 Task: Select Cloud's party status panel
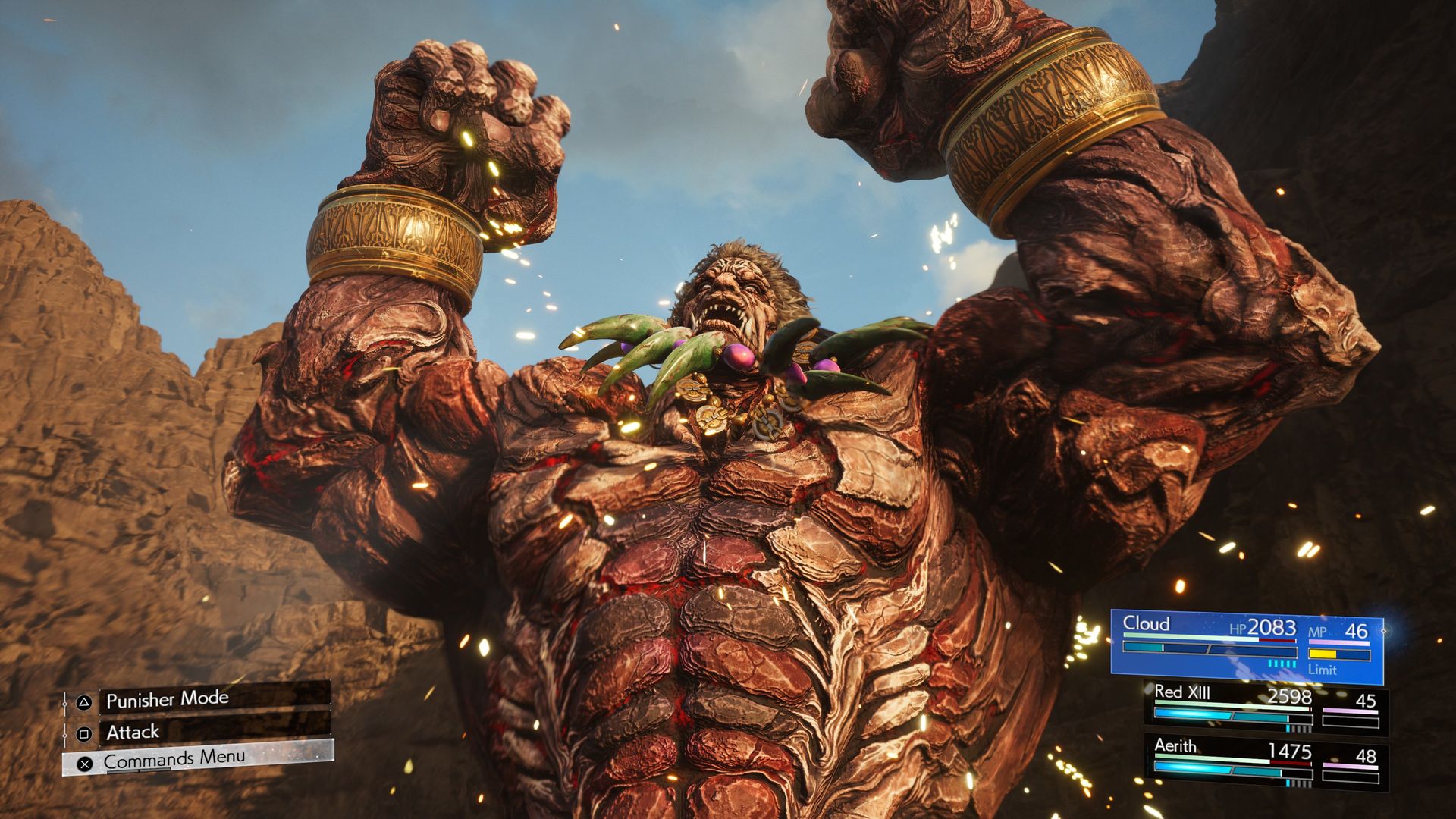point(1246,645)
